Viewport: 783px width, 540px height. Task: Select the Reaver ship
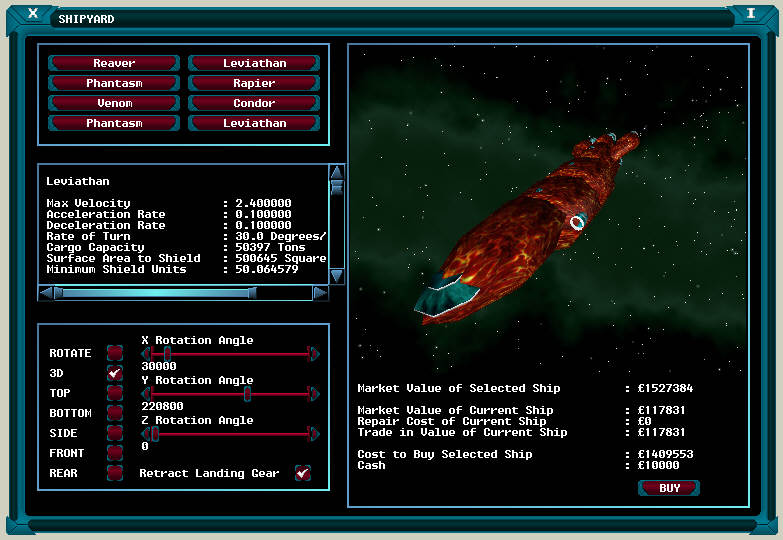tap(114, 63)
